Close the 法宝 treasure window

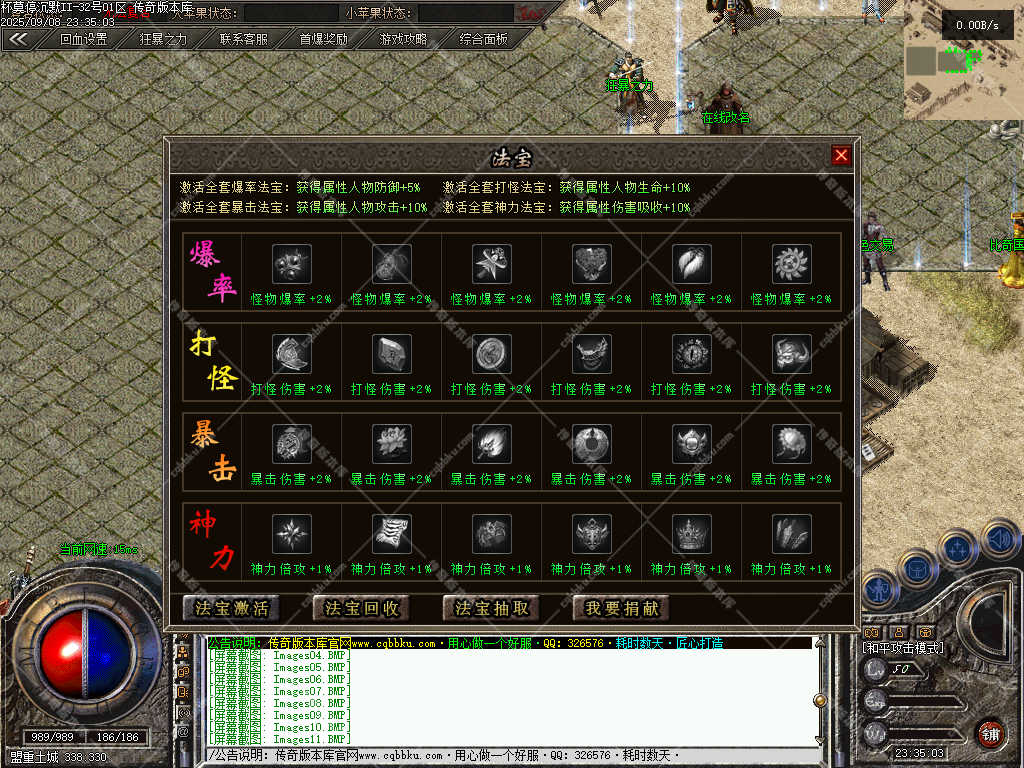841,155
